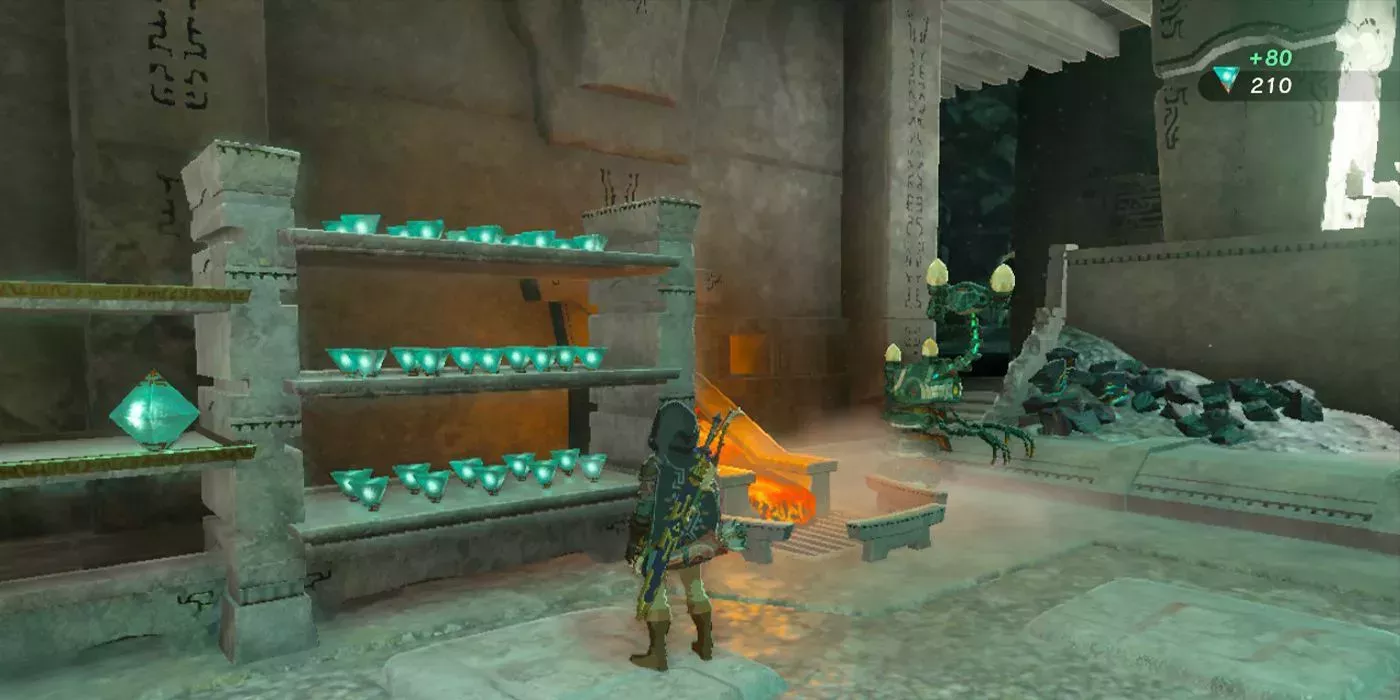Click the Zonaite currency icon
Screen dimensions: 1400x700
tap(1225, 79)
